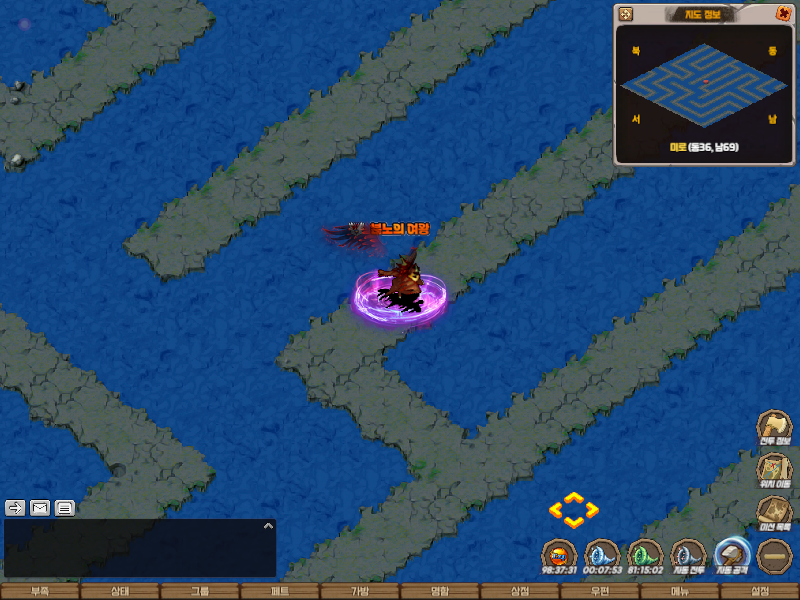Close the 지도 정보 map panel
This screenshot has width=800, height=600.
tap(783, 14)
